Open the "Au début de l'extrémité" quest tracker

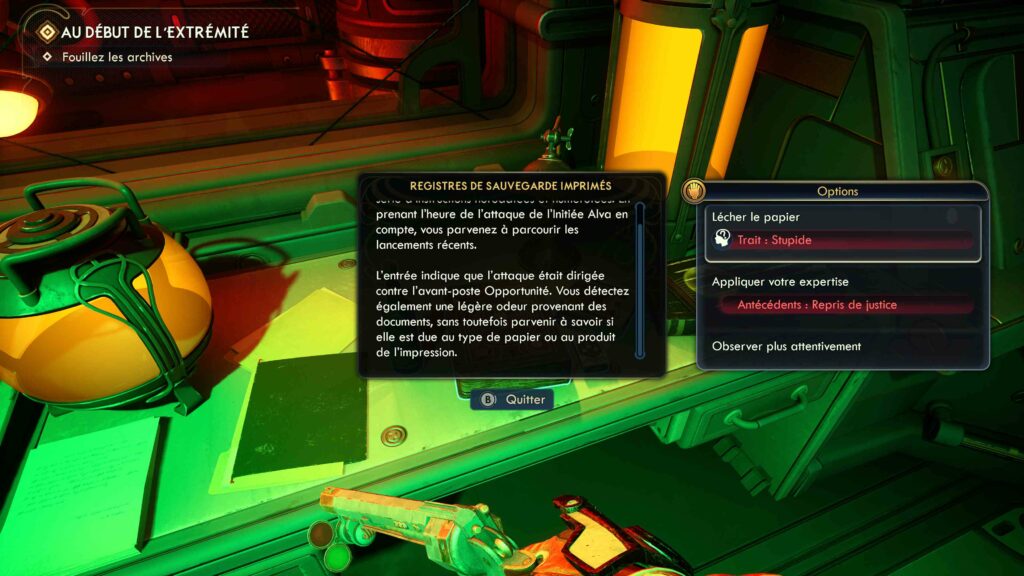154,32
